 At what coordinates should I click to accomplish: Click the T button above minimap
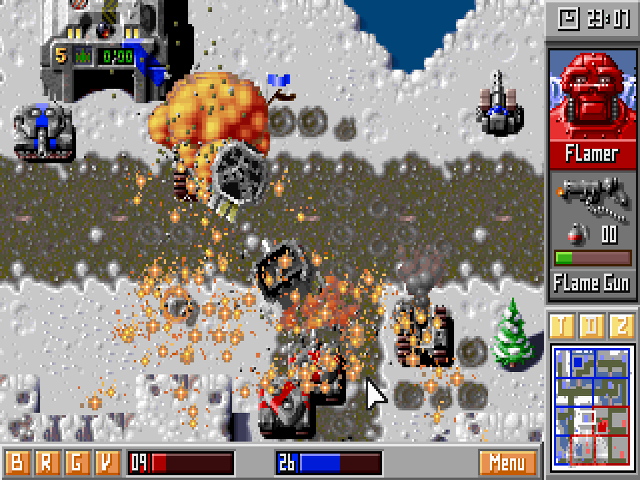pos(563,326)
